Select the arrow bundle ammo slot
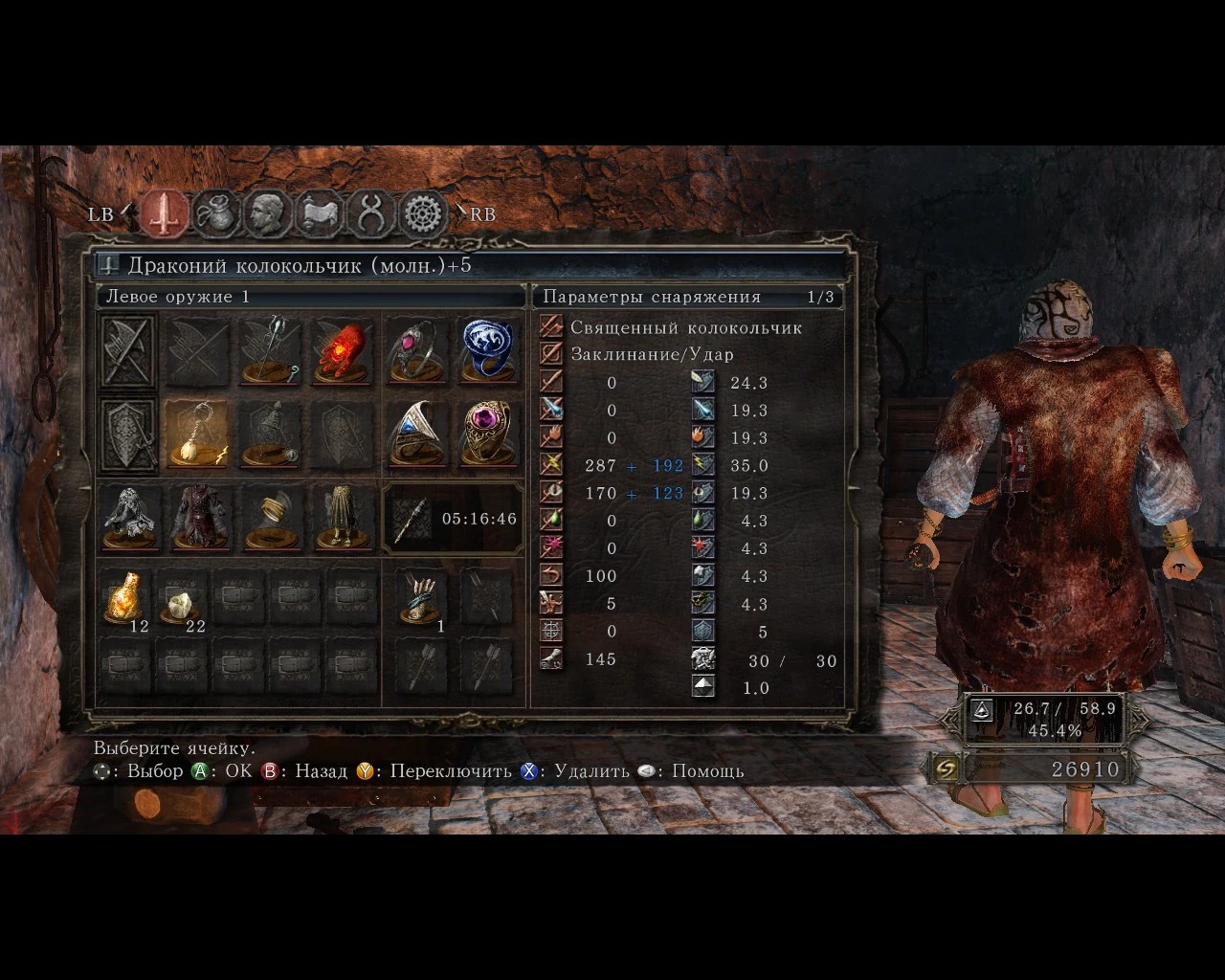 [421, 600]
